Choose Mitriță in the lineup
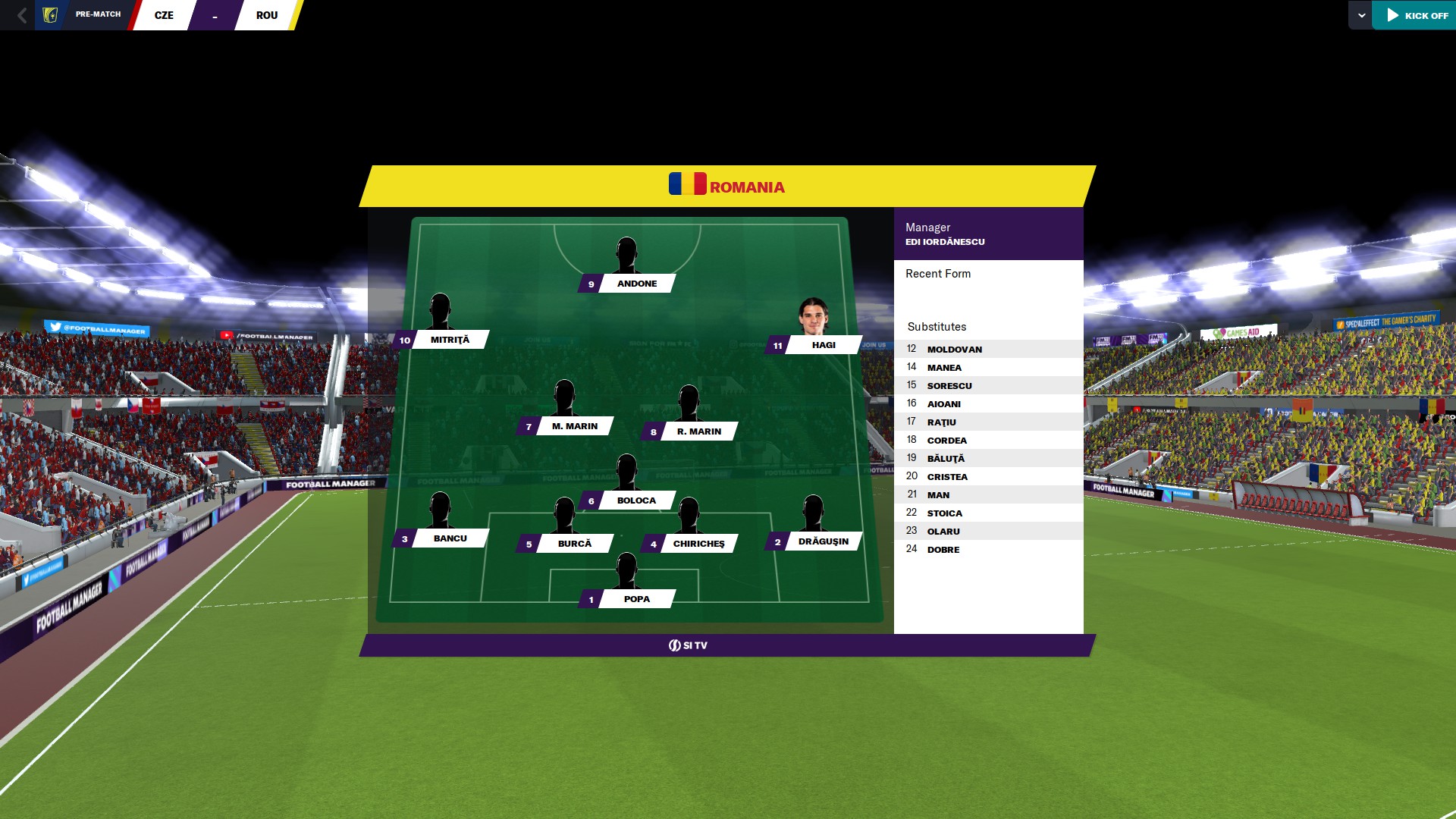 [450, 340]
